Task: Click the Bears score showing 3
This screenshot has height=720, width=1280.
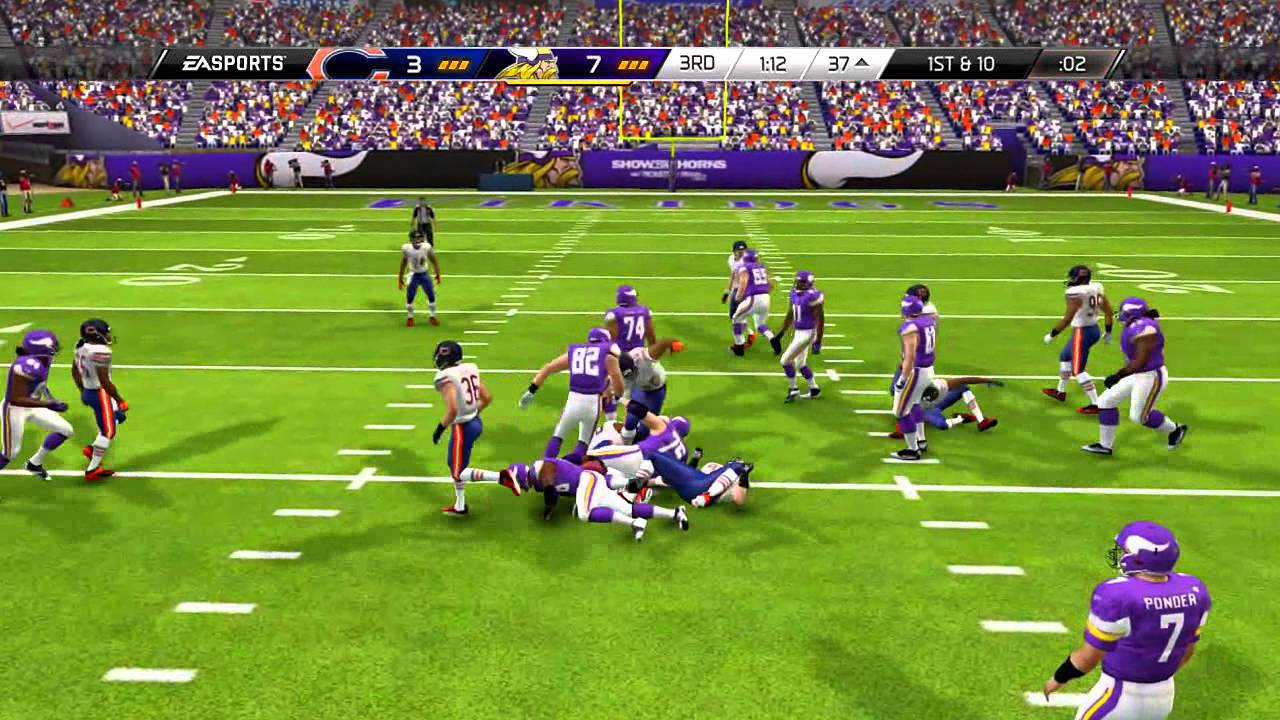Action: [x=415, y=63]
